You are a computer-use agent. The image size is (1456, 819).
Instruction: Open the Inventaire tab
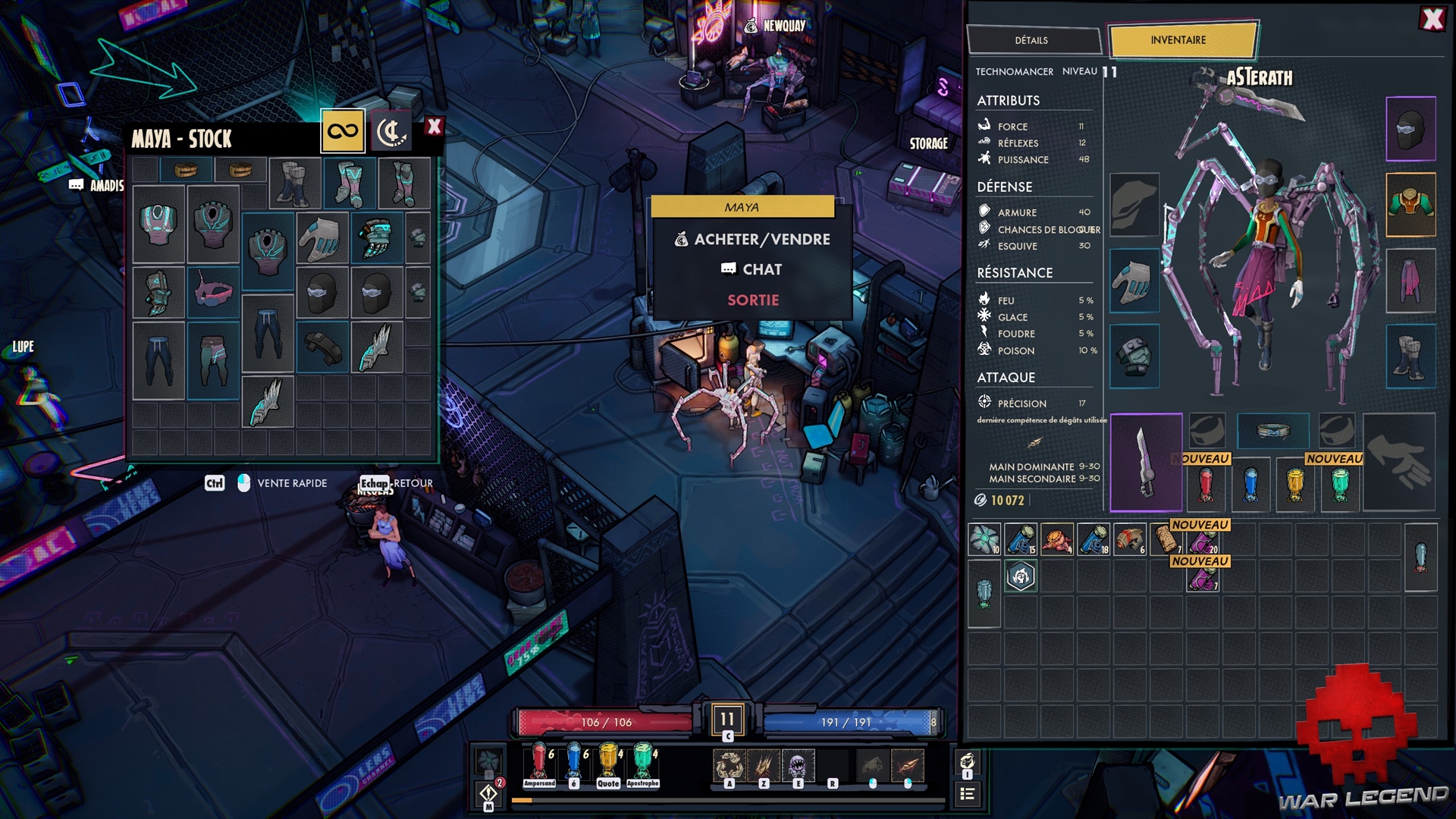[x=1178, y=40]
